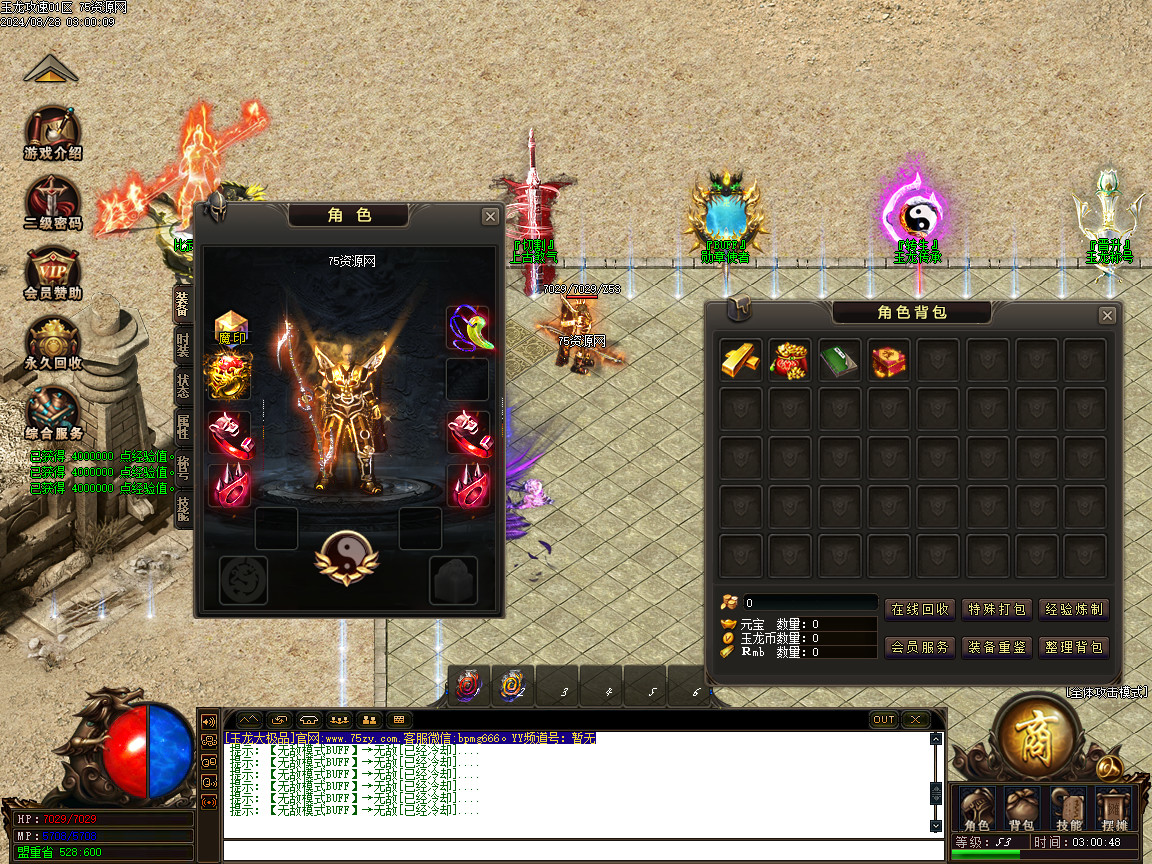Select the gold bars item in the bag
This screenshot has height=864, width=1152.
tap(741, 360)
